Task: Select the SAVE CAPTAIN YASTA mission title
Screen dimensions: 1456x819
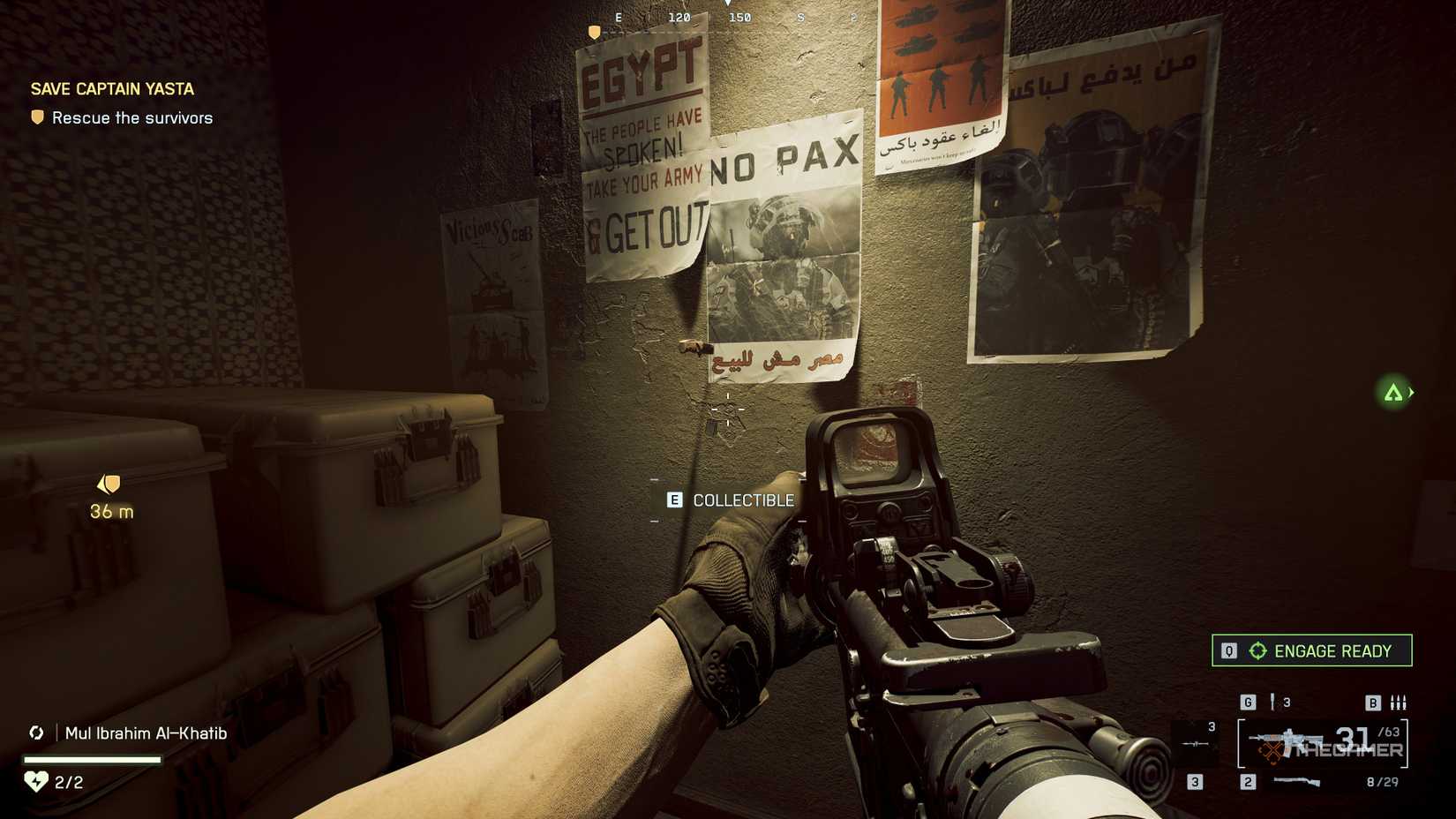Action: click(111, 88)
